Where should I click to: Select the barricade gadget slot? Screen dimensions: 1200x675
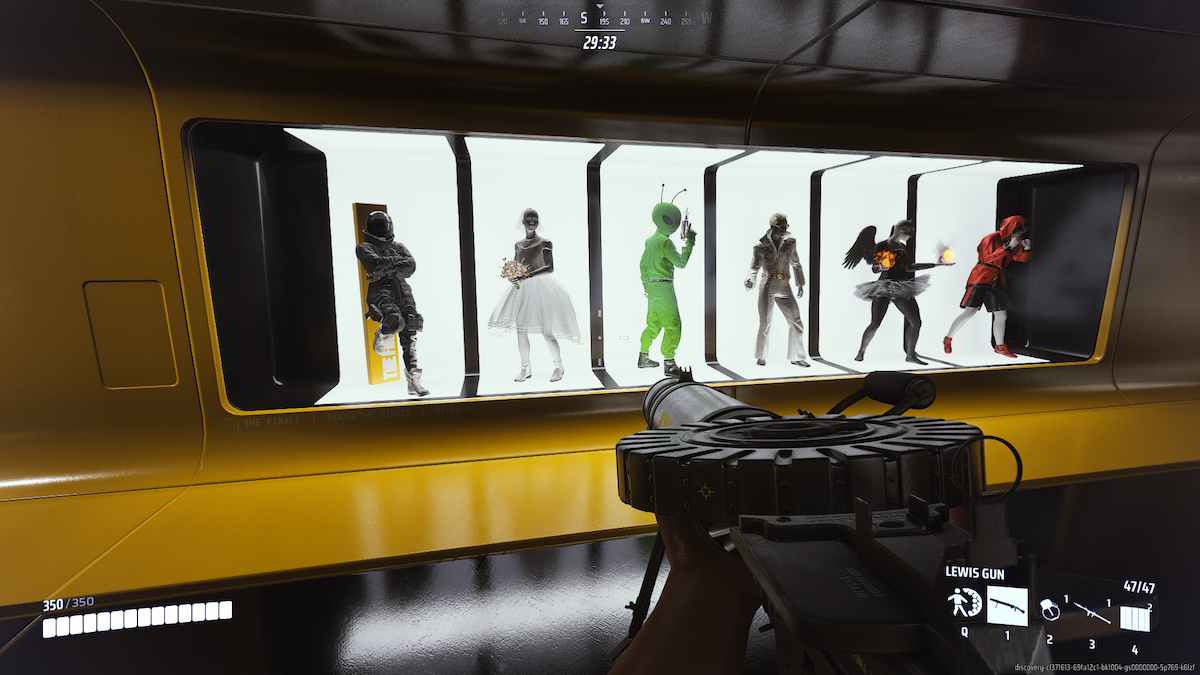coord(1134,617)
